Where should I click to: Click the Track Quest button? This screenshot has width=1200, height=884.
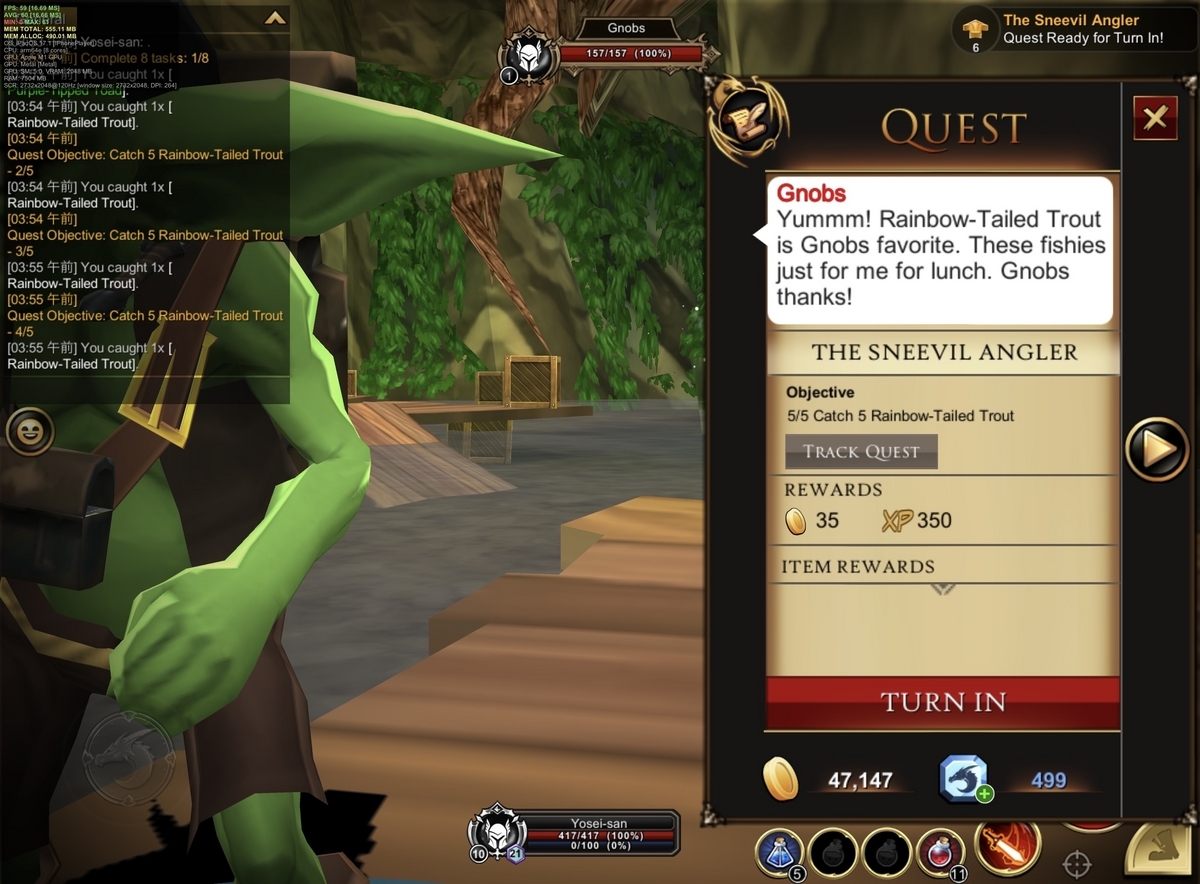click(861, 452)
